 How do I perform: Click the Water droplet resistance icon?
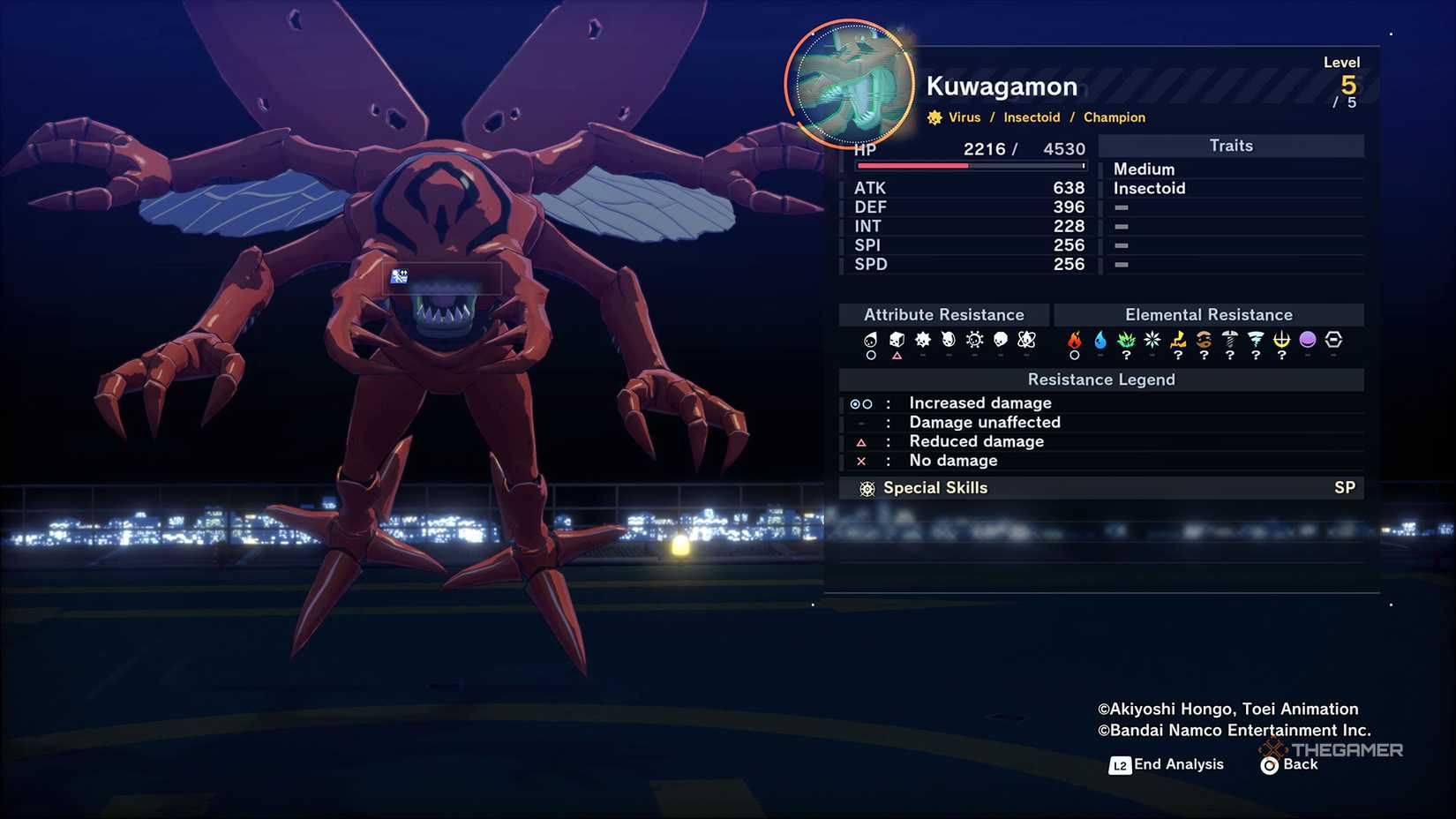[x=1100, y=339]
